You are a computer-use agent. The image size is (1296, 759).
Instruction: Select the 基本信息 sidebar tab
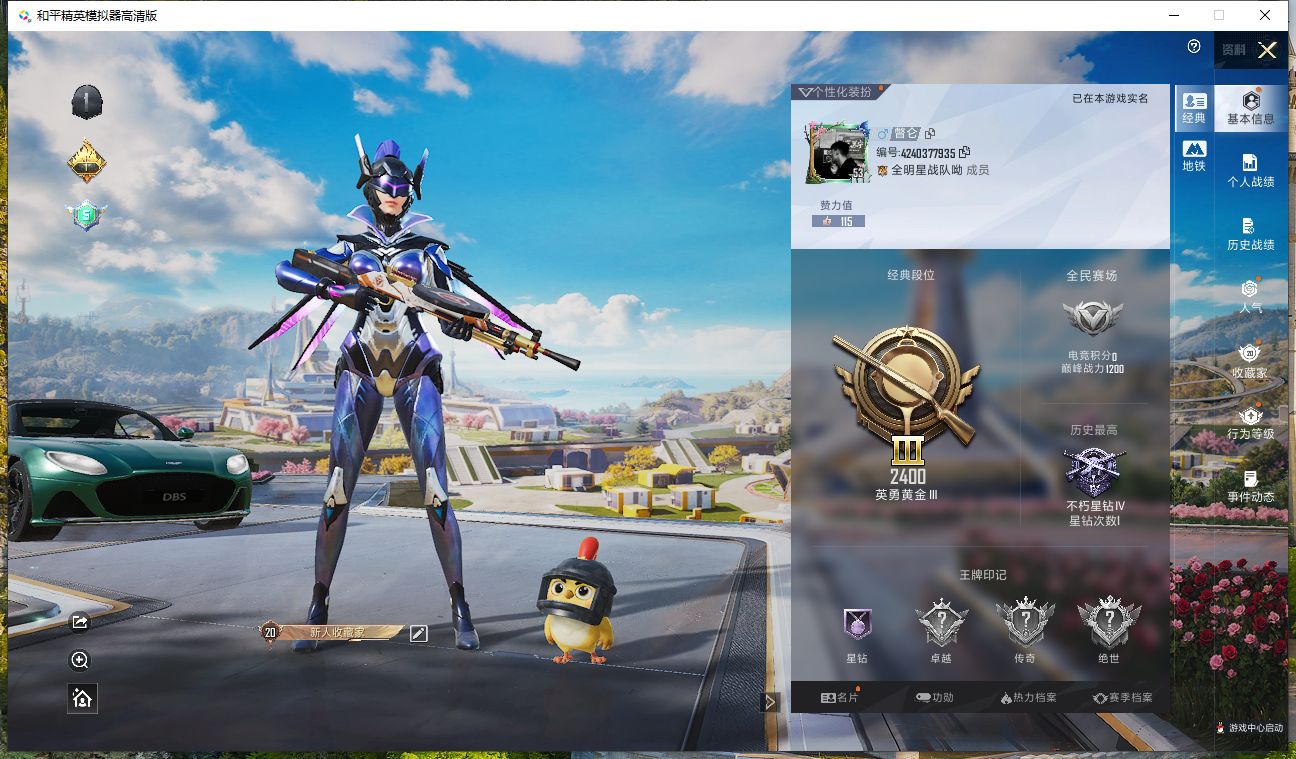(x=1250, y=108)
